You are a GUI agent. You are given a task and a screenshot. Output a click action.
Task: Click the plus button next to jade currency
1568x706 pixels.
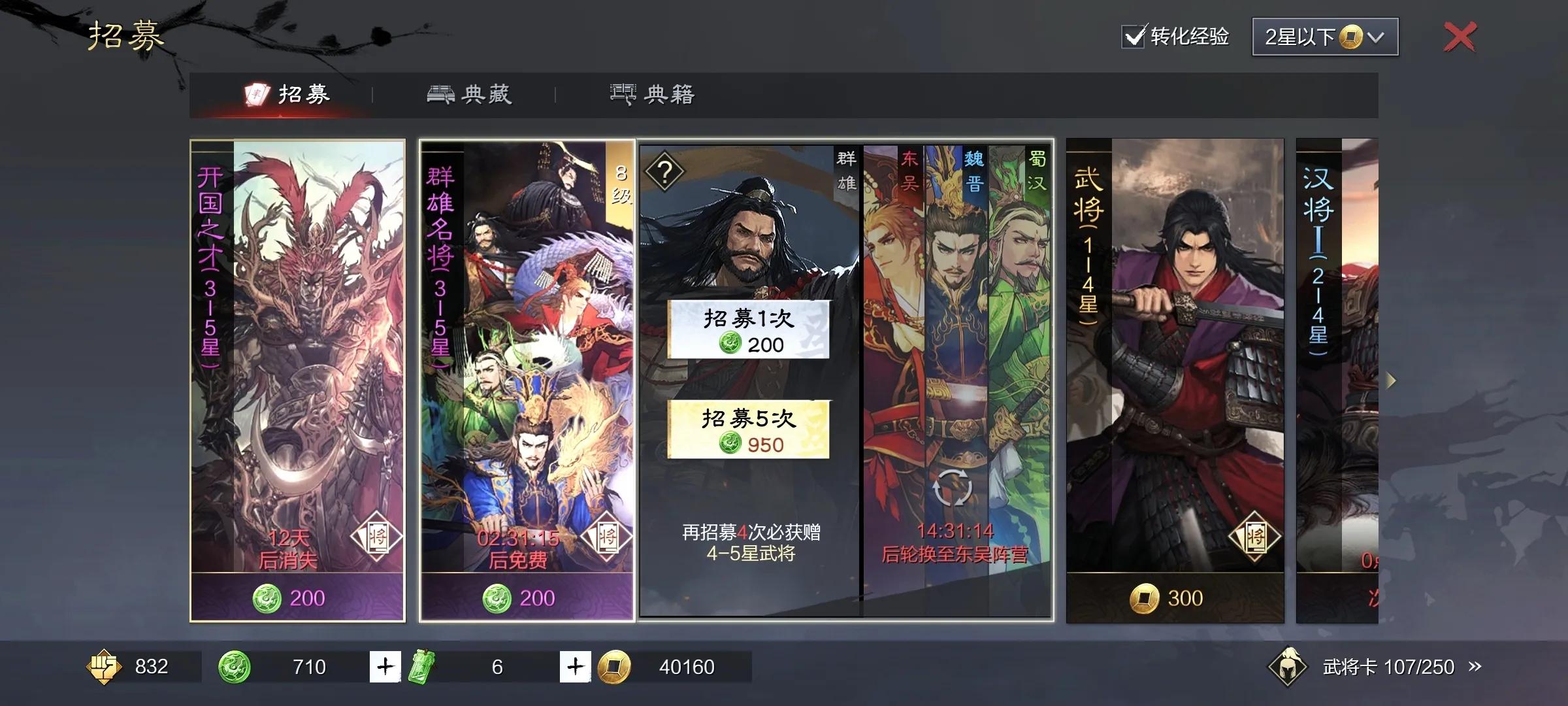point(385,667)
